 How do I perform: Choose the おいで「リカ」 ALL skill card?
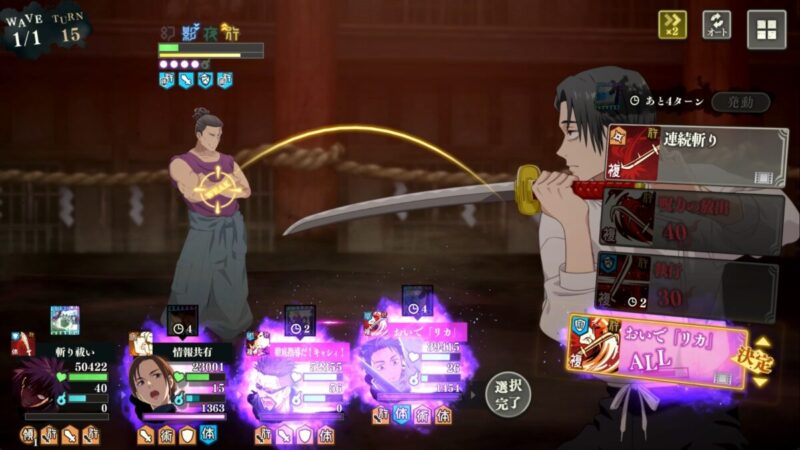pyautogui.click(x=658, y=349)
